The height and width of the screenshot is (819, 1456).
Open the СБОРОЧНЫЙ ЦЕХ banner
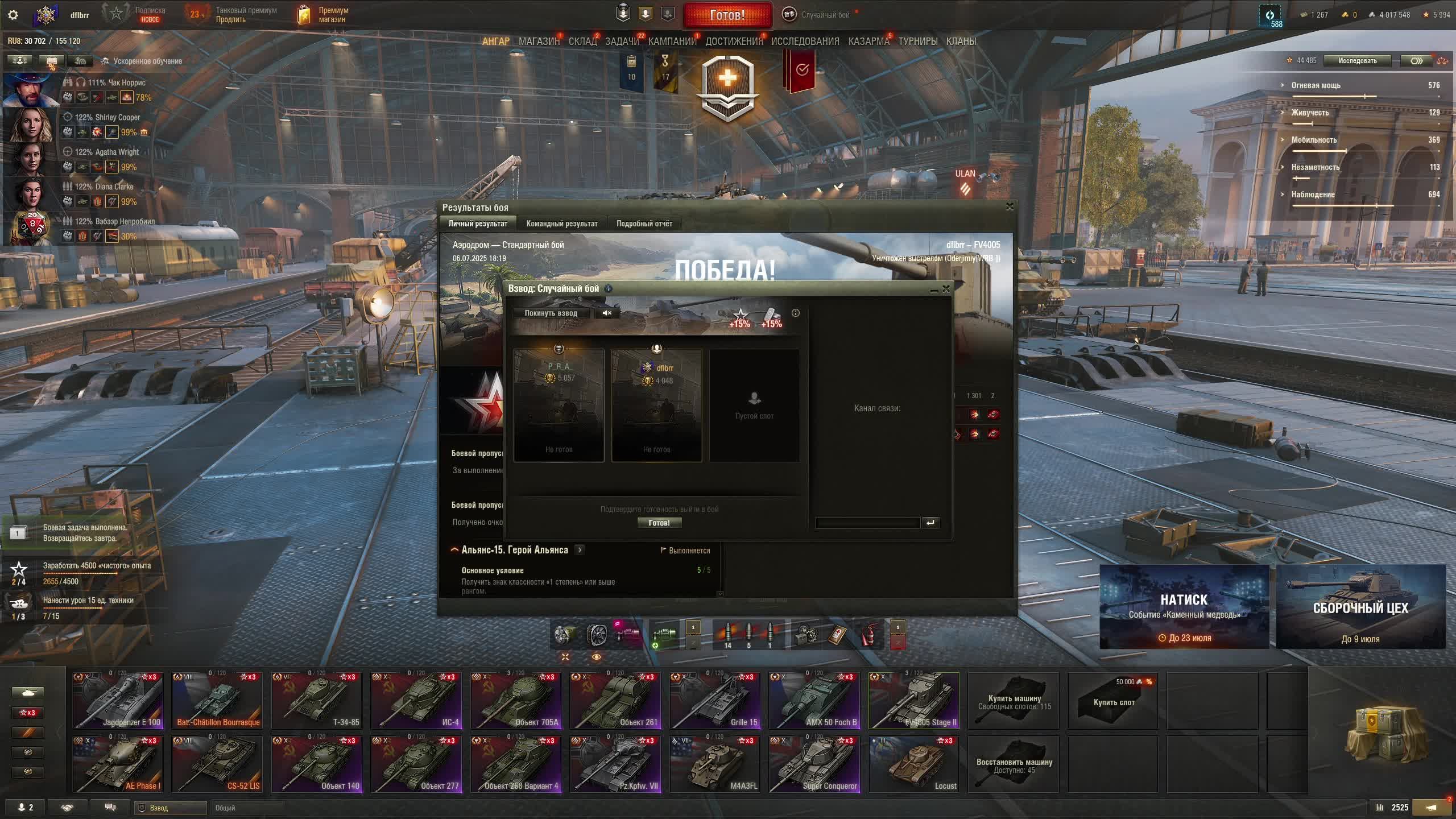[x=1360, y=607]
